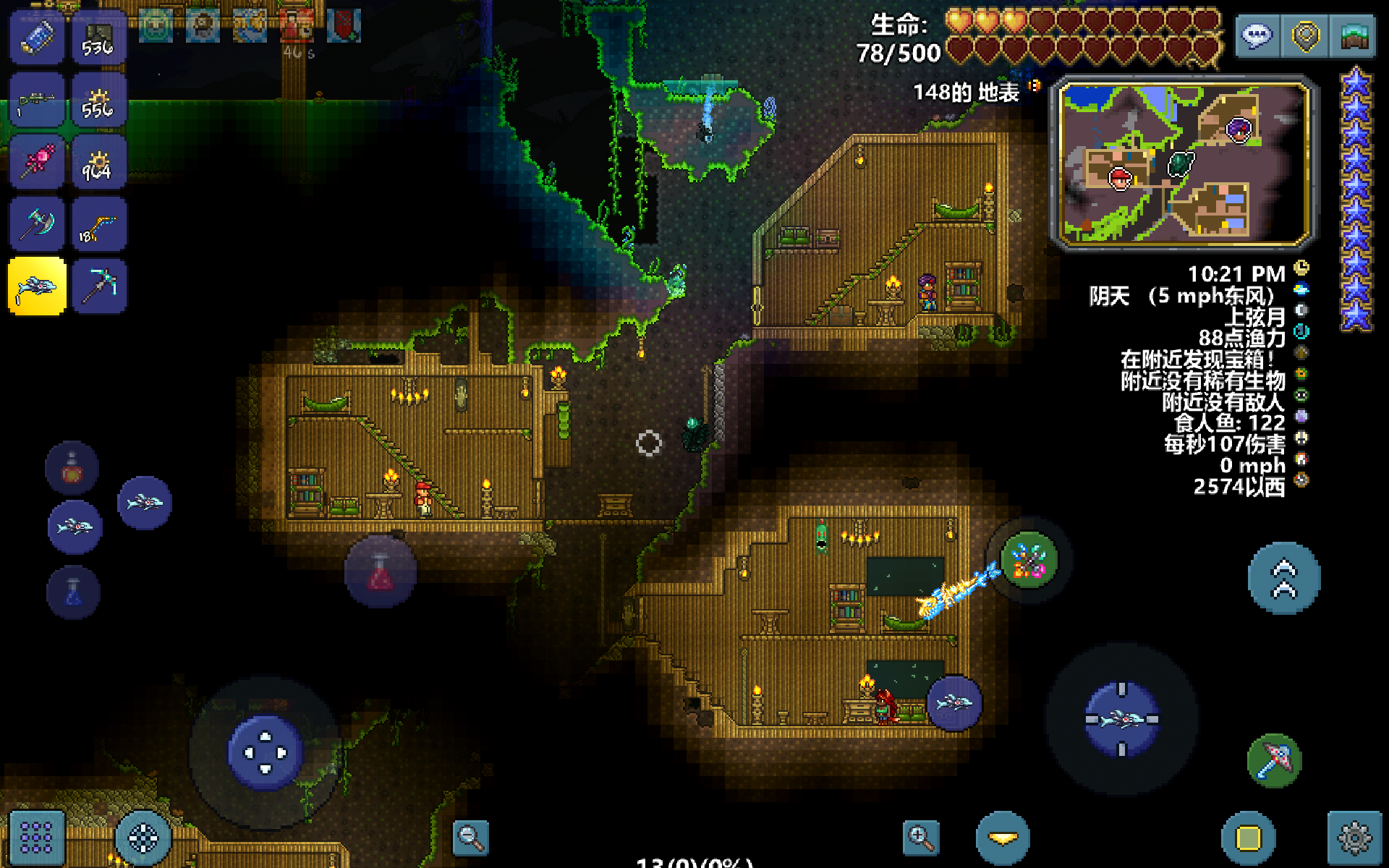This screenshot has height=868, width=1389.
Task: Tap the yellow down-arrow button
Action: 1003,838
